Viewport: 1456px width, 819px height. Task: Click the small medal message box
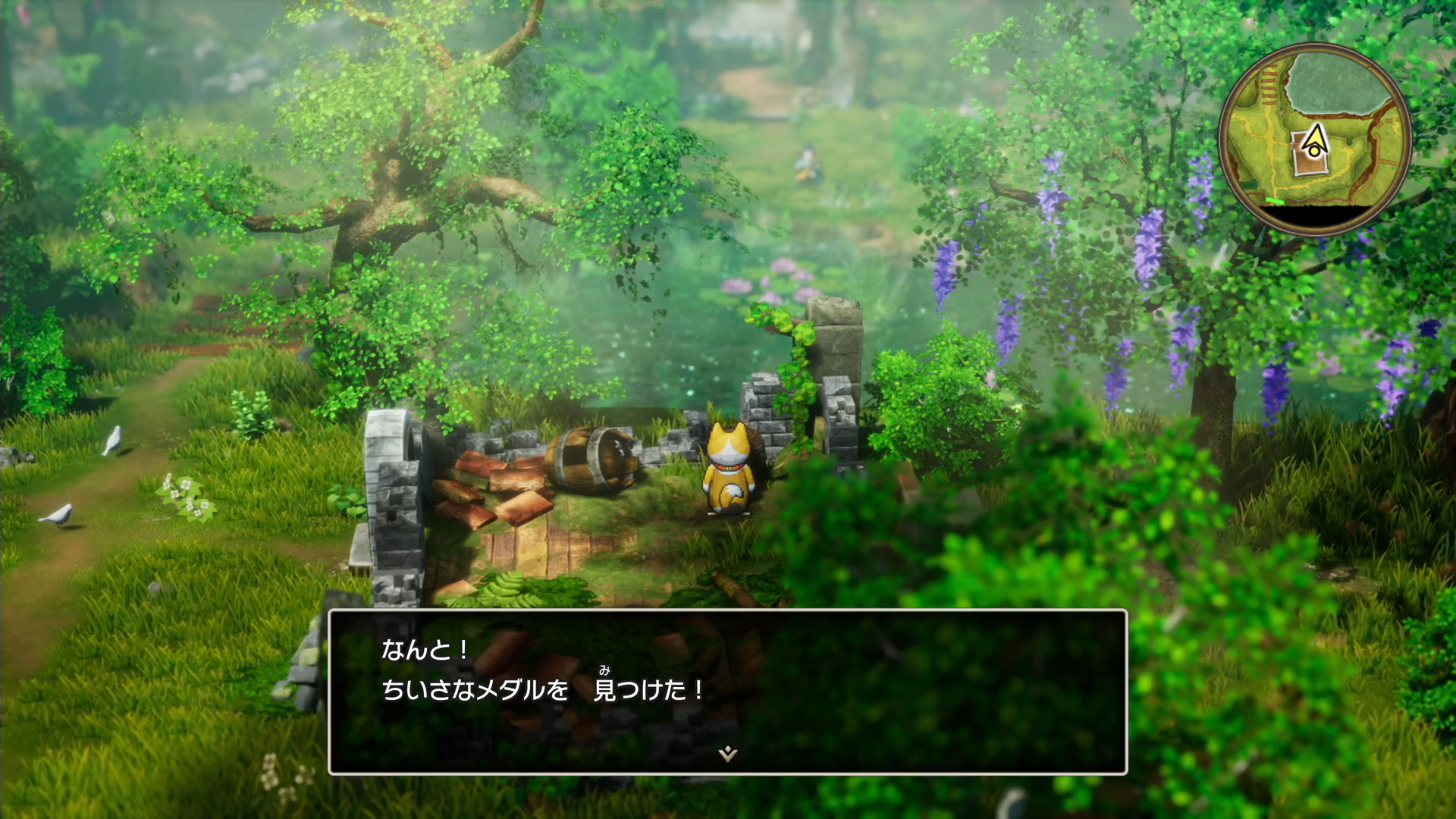pos(727,691)
